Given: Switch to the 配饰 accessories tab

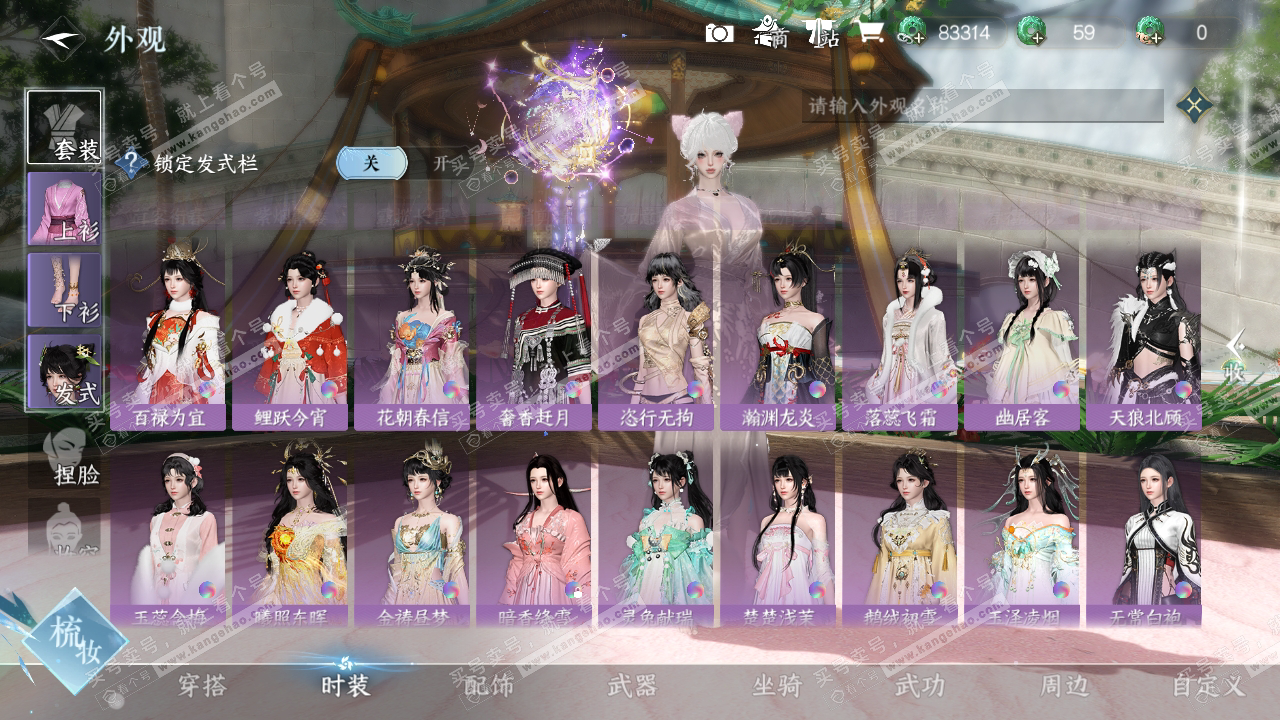Looking at the screenshot, I should tap(489, 686).
